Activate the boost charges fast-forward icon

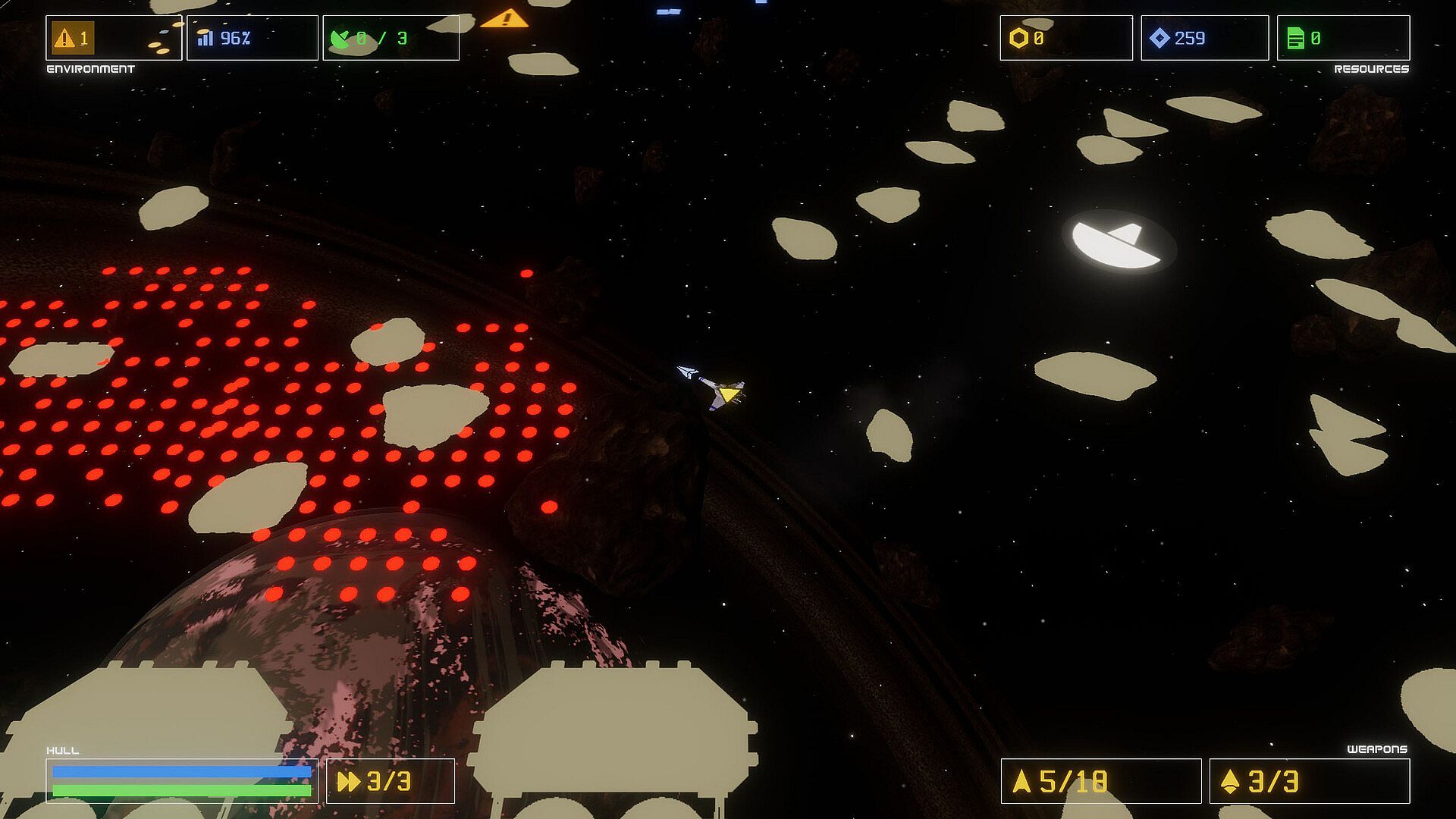pos(349,781)
